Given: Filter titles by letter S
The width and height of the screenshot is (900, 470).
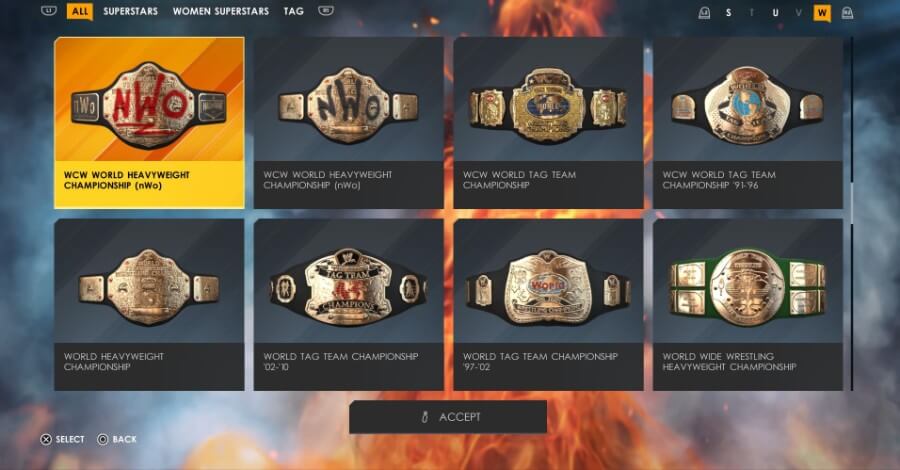Looking at the screenshot, I should tap(728, 13).
